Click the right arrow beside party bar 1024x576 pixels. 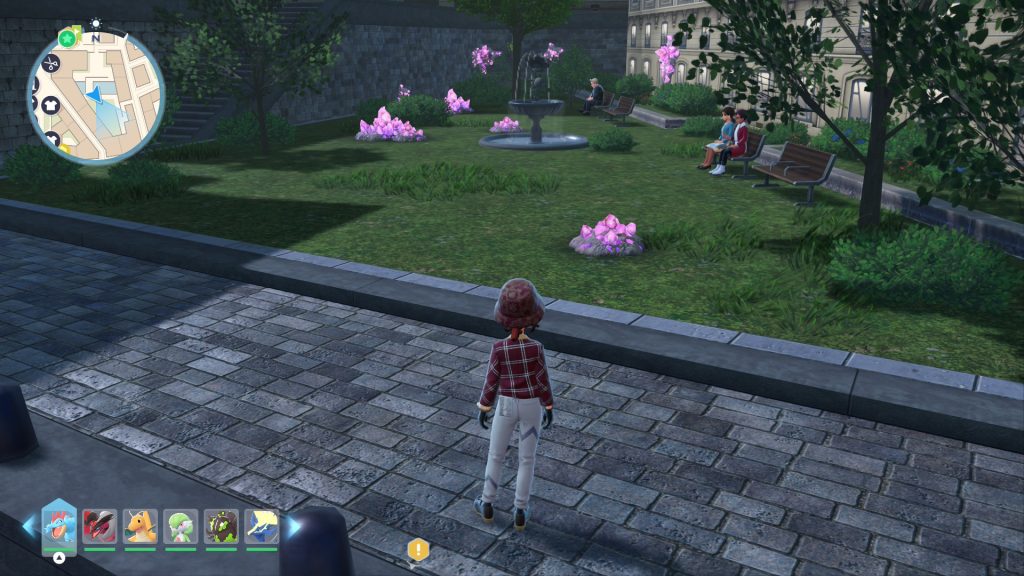[294, 525]
